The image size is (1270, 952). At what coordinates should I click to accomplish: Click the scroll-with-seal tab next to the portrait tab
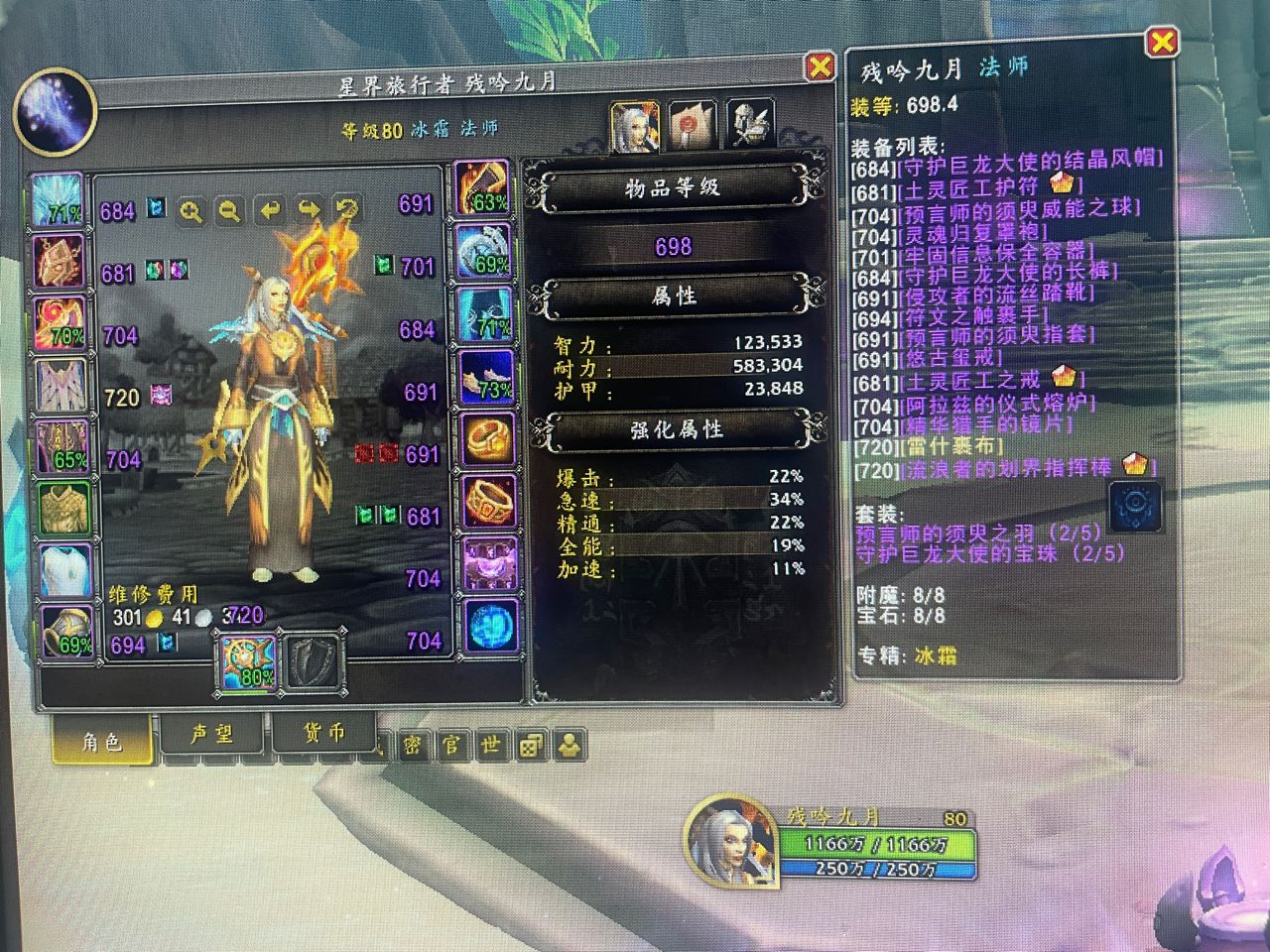[x=692, y=124]
